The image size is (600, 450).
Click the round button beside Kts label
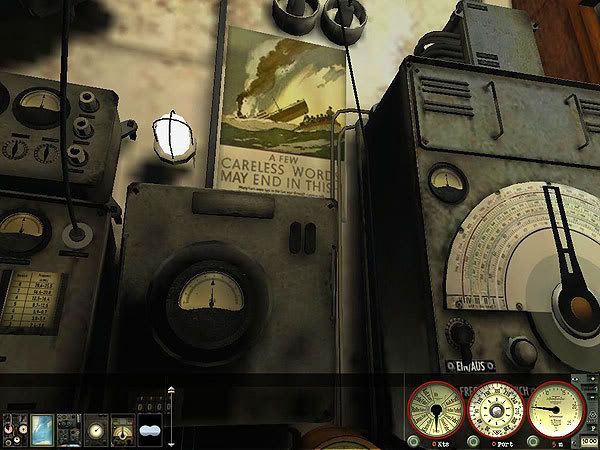[414, 442]
